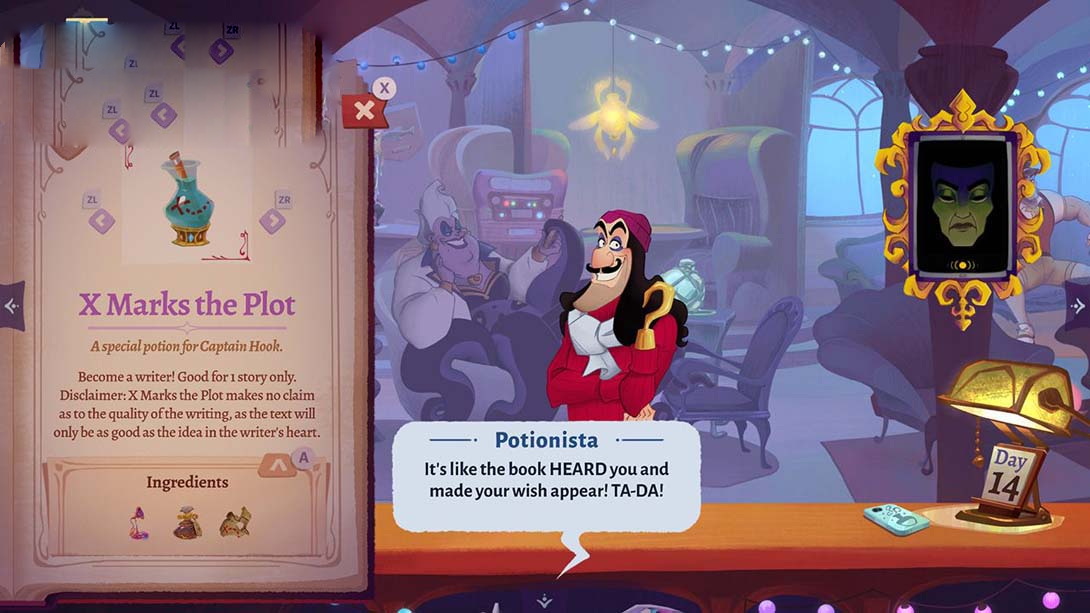Select the last golden ingredient icon

click(x=235, y=521)
